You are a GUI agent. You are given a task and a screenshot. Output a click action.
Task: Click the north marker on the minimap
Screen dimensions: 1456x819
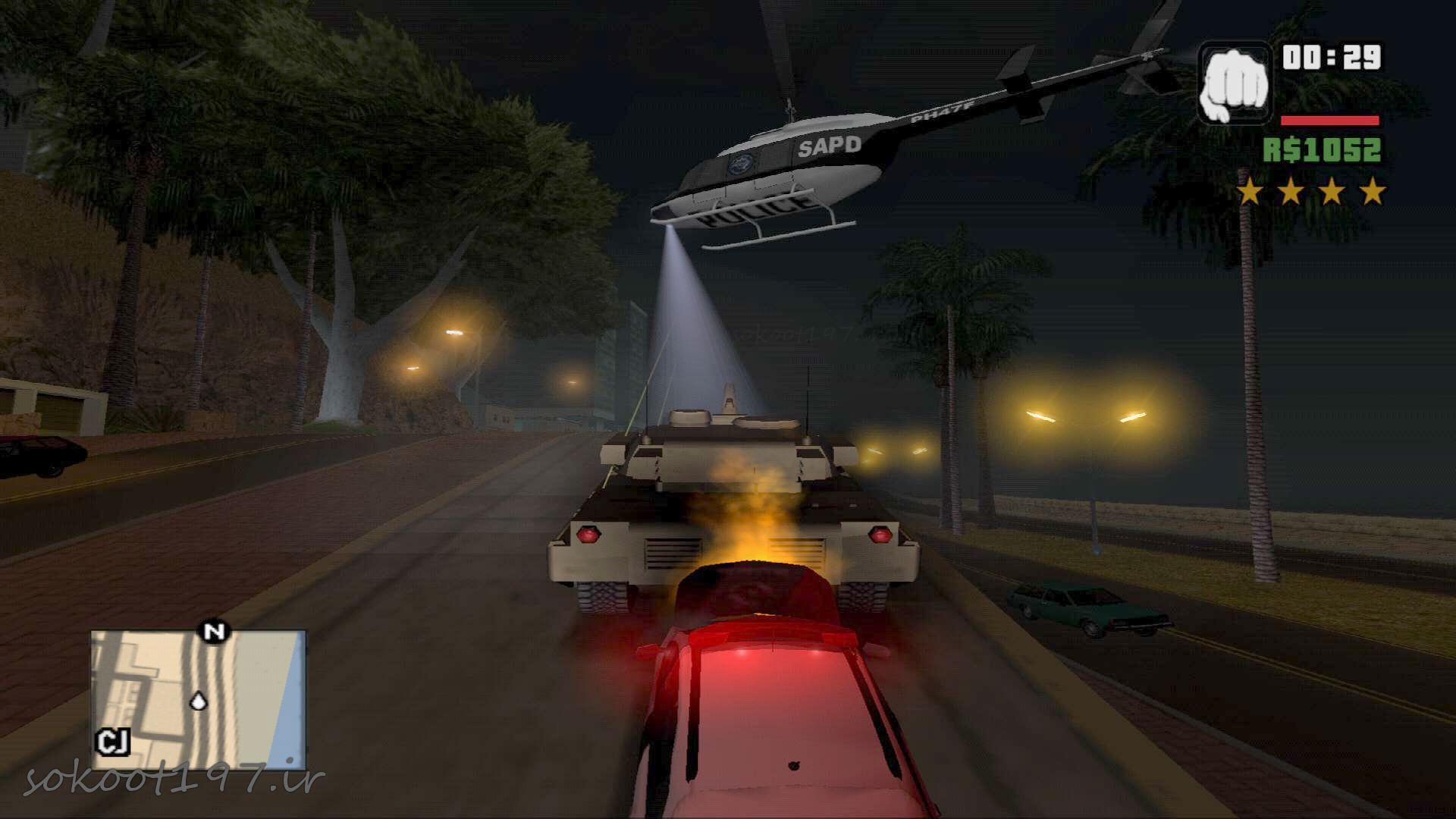pos(215,631)
